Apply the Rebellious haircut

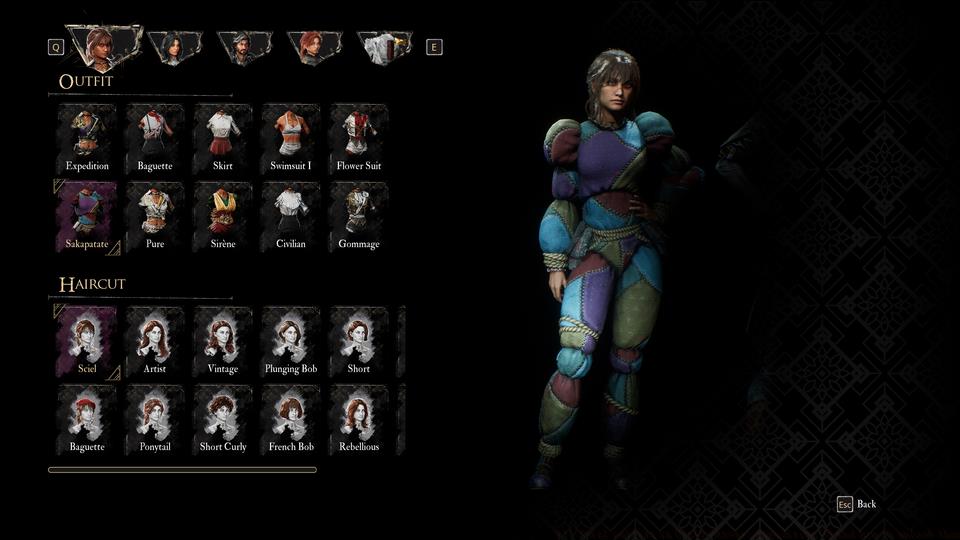click(x=359, y=418)
